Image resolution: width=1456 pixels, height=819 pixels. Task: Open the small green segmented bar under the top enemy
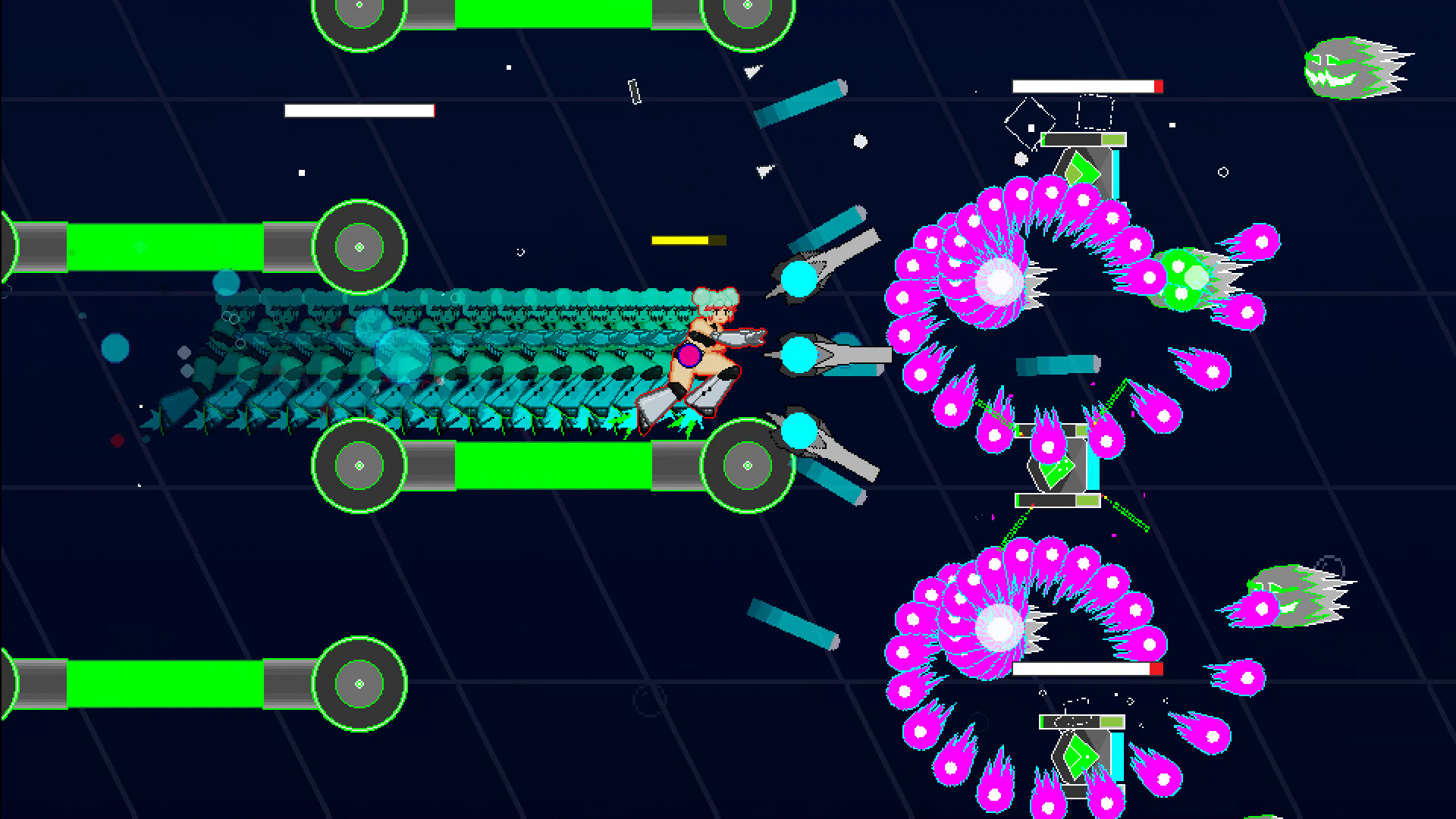[x=1084, y=140]
